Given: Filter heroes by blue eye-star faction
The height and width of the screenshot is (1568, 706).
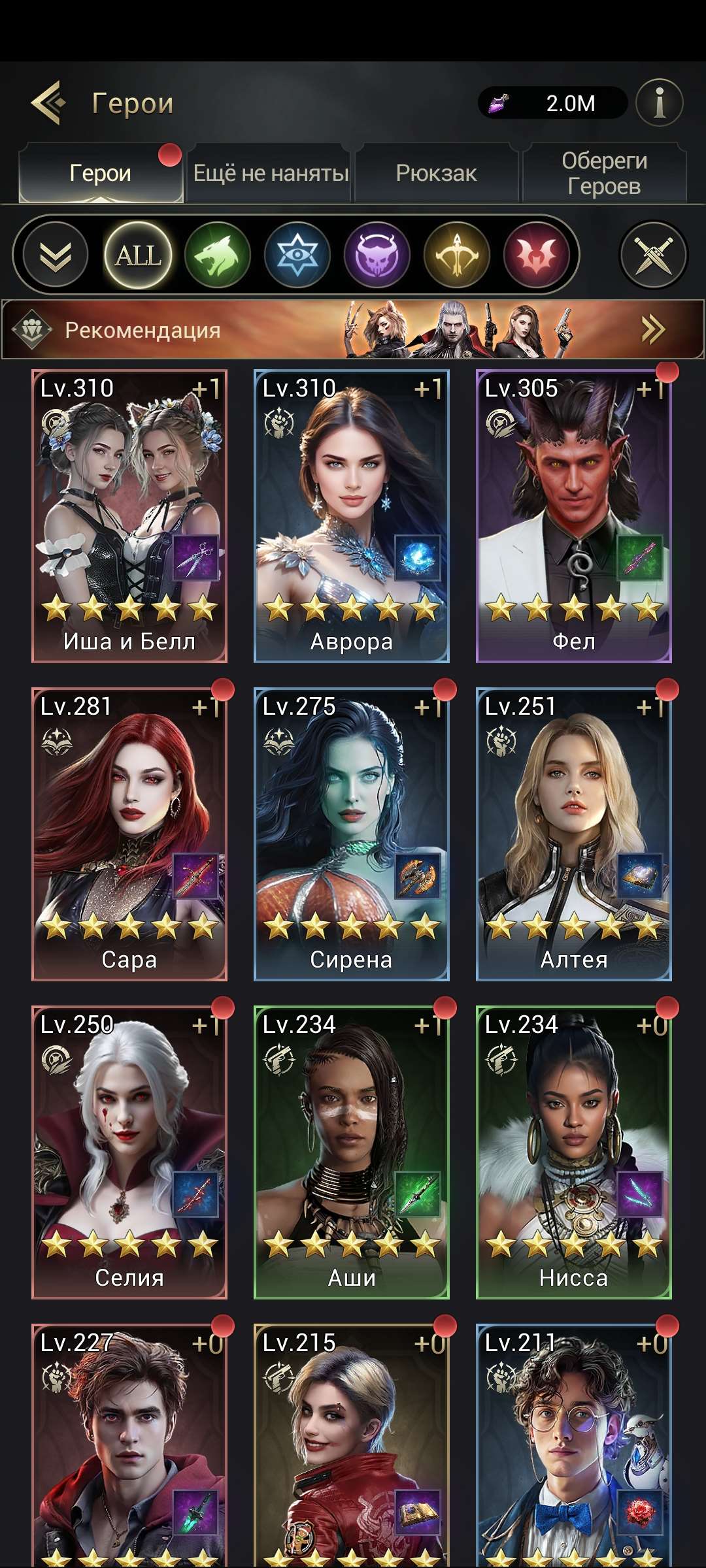Looking at the screenshot, I should (x=297, y=255).
